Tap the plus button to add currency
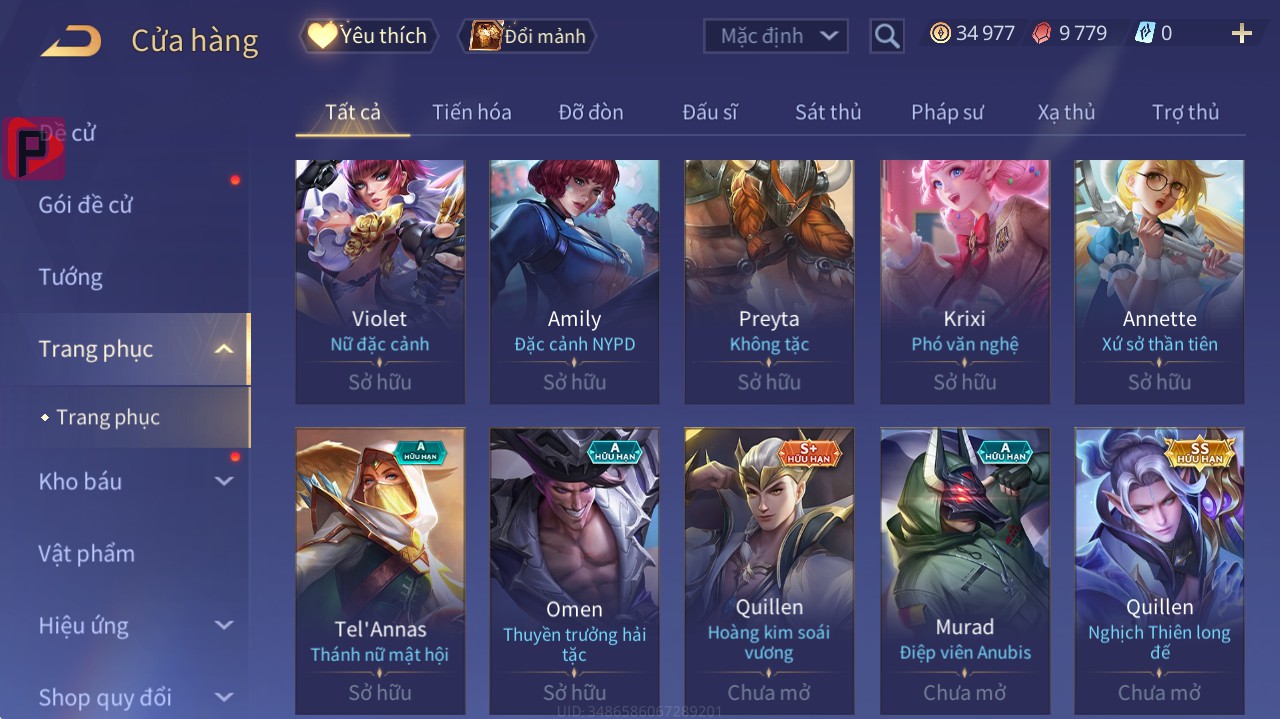Image resolution: width=1280 pixels, height=719 pixels. click(1241, 34)
